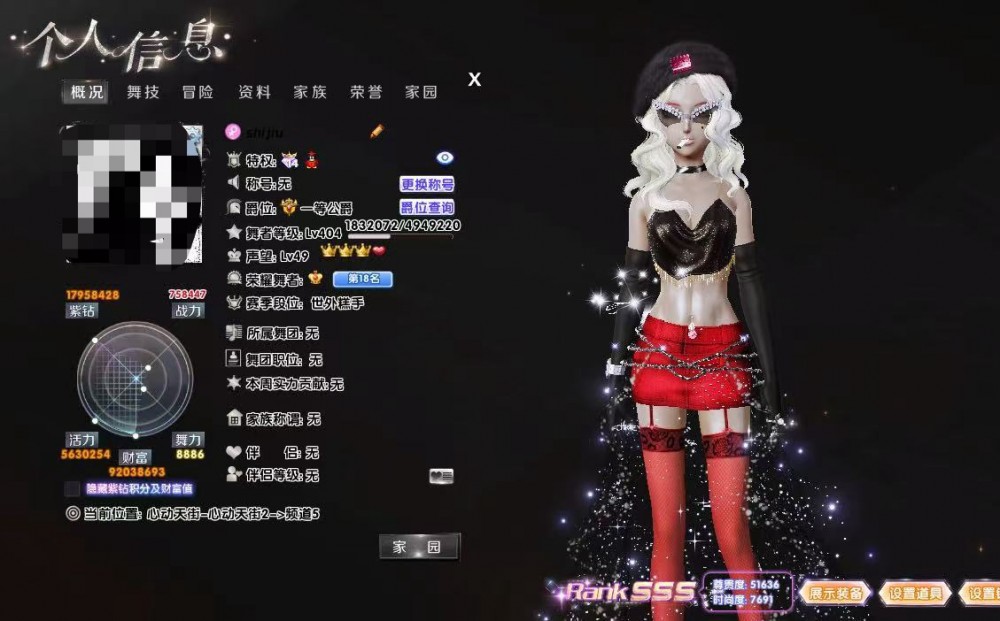This screenshot has height=621, width=1000.
Task: Open 爵位查询 nobility rank lookup
Action: click(427, 208)
